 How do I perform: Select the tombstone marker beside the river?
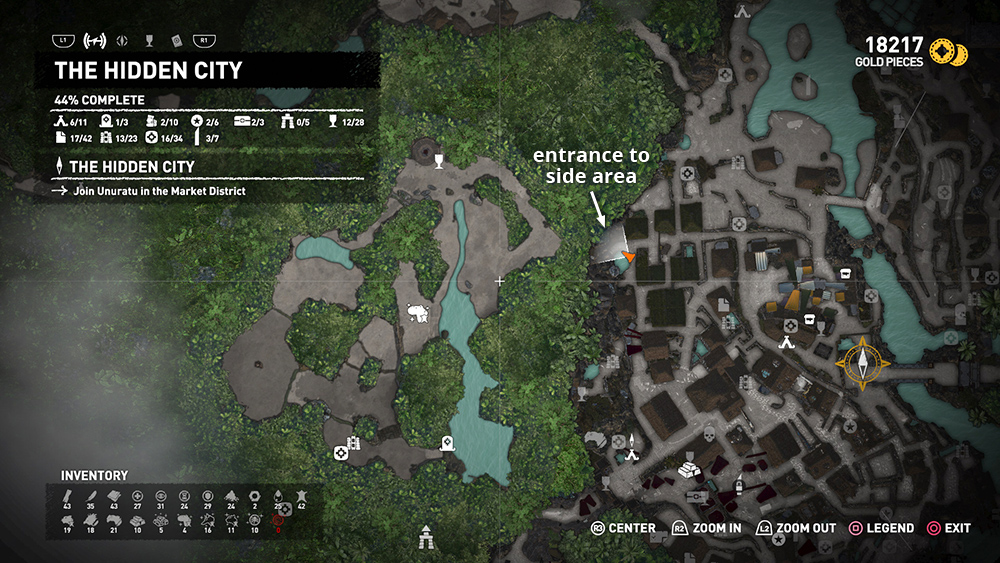coord(446,443)
